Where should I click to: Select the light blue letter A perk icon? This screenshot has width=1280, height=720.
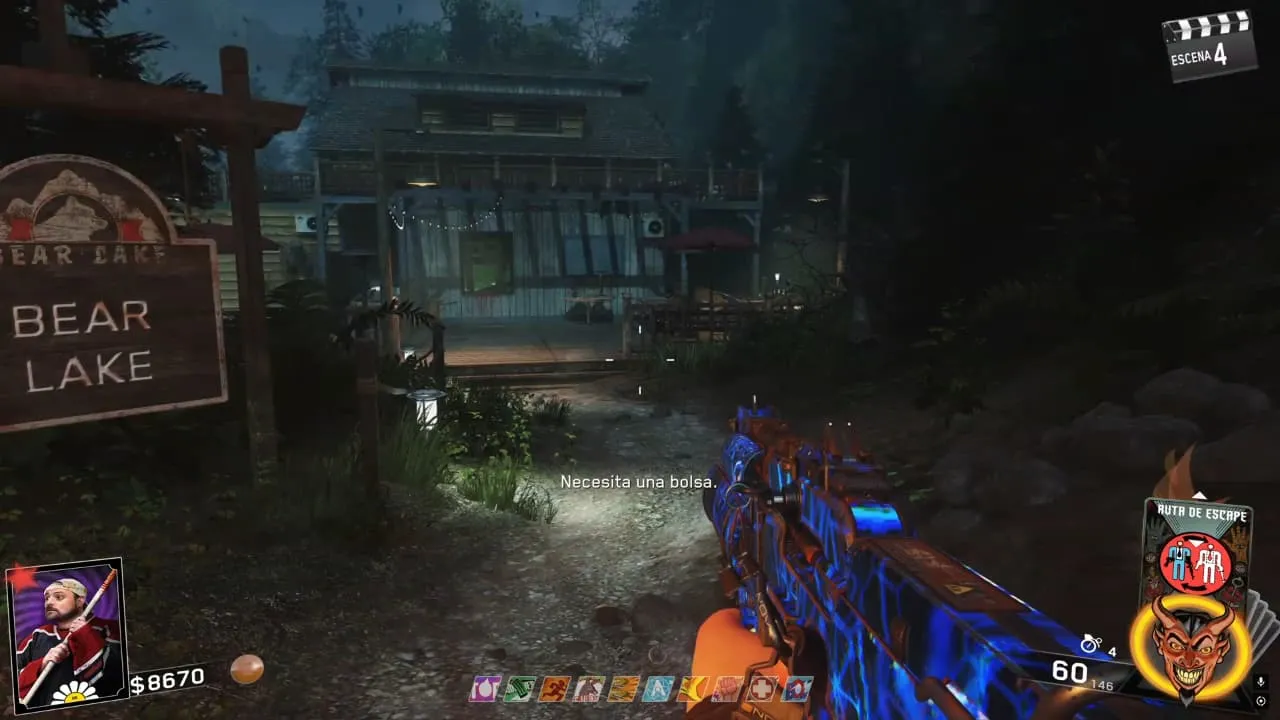click(x=658, y=688)
